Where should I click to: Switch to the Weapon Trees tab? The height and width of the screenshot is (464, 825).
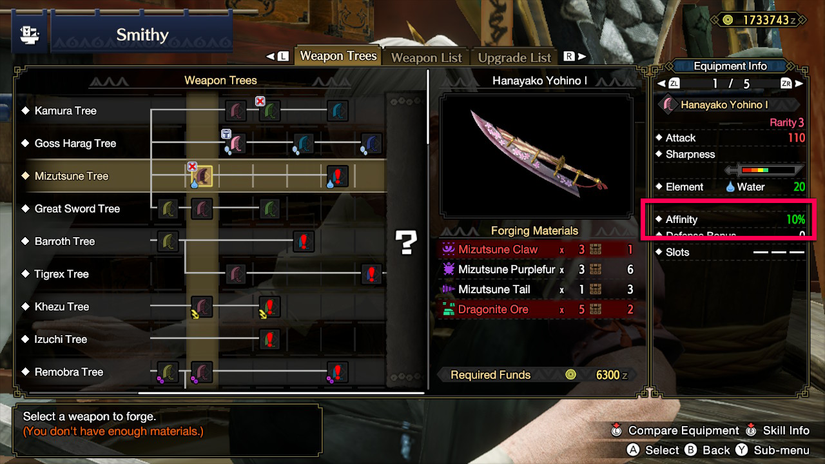[x=338, y=57]
